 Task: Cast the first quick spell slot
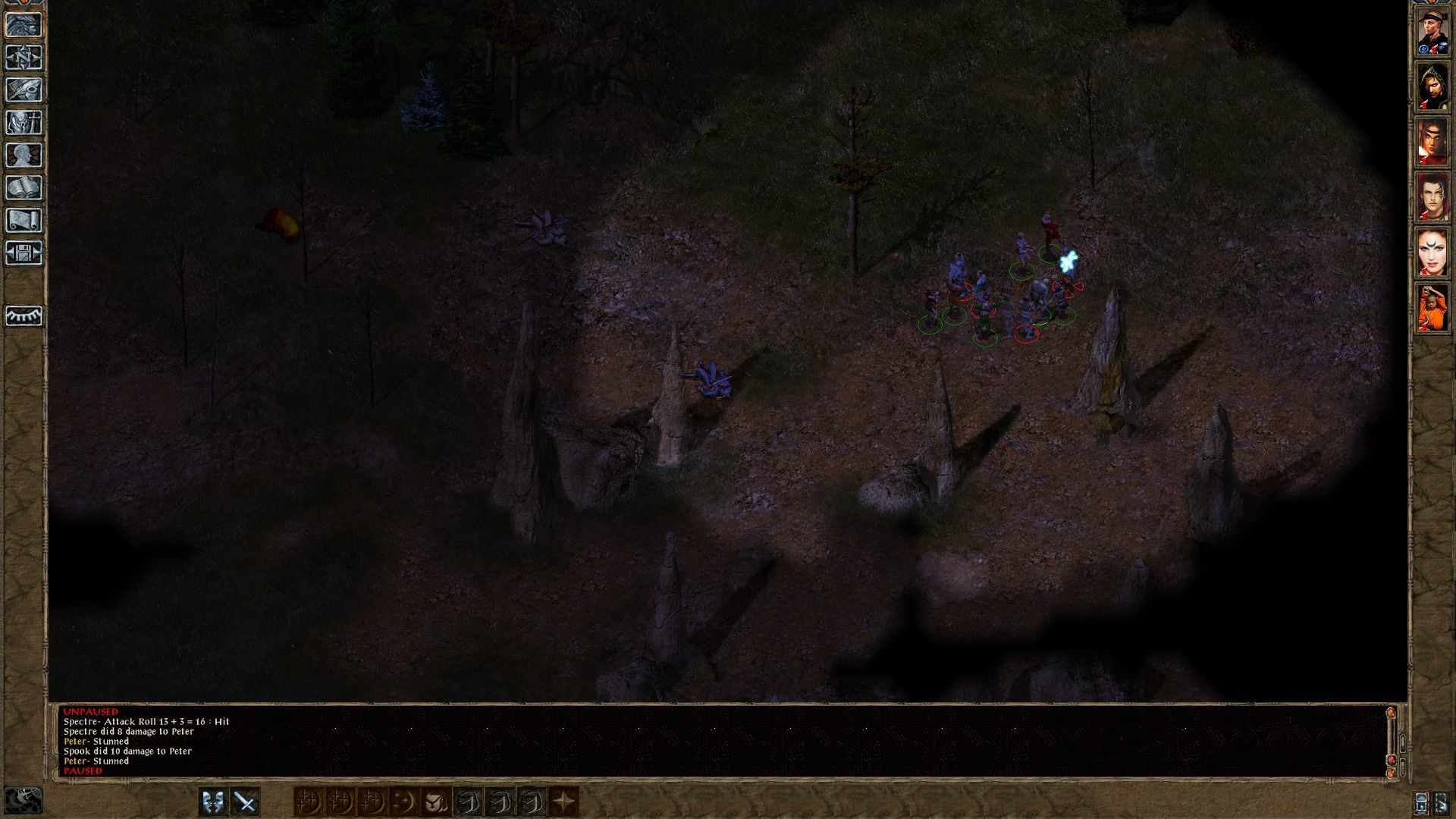(309, 802)
